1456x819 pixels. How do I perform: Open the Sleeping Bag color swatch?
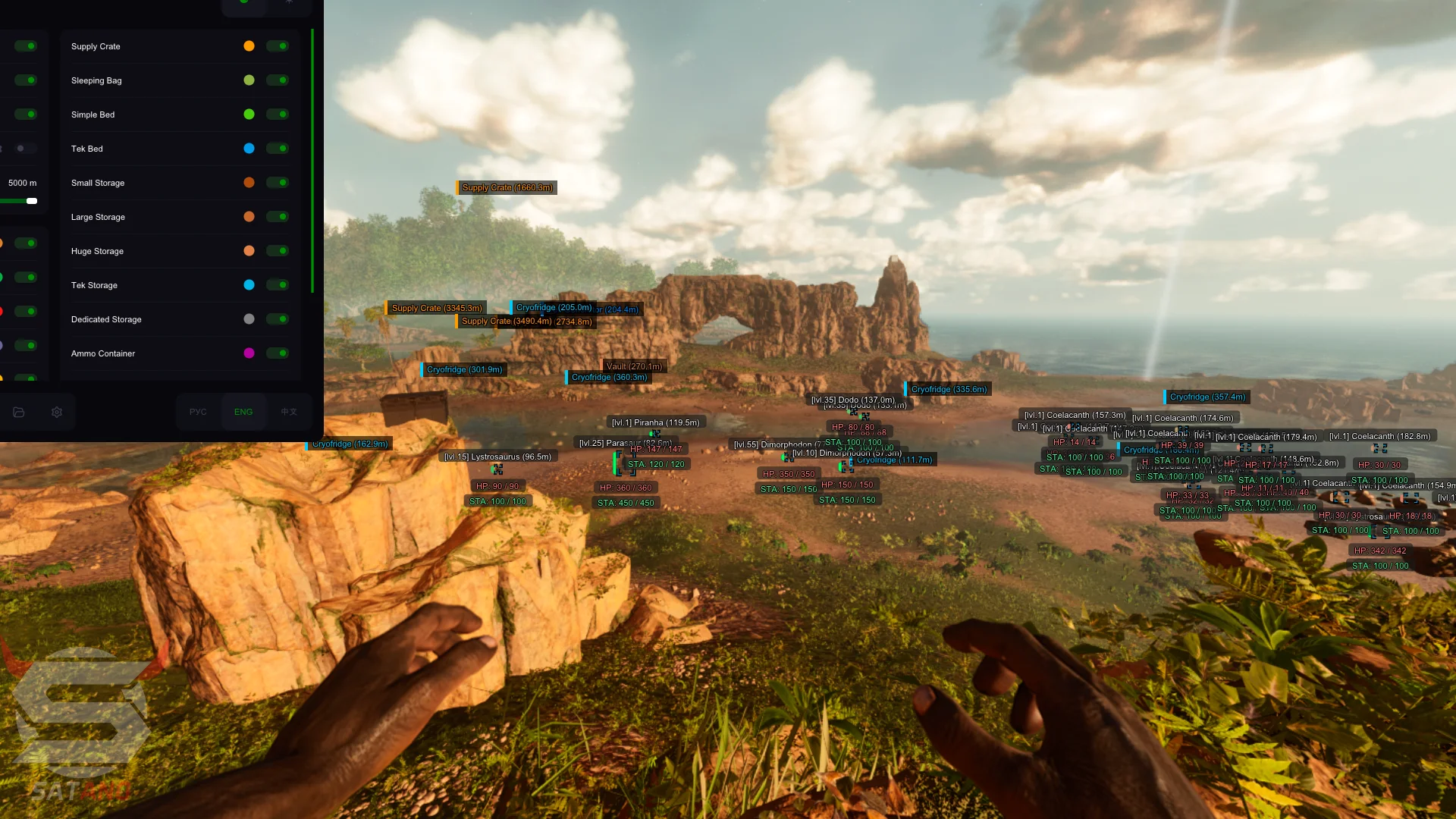(249, 80)
